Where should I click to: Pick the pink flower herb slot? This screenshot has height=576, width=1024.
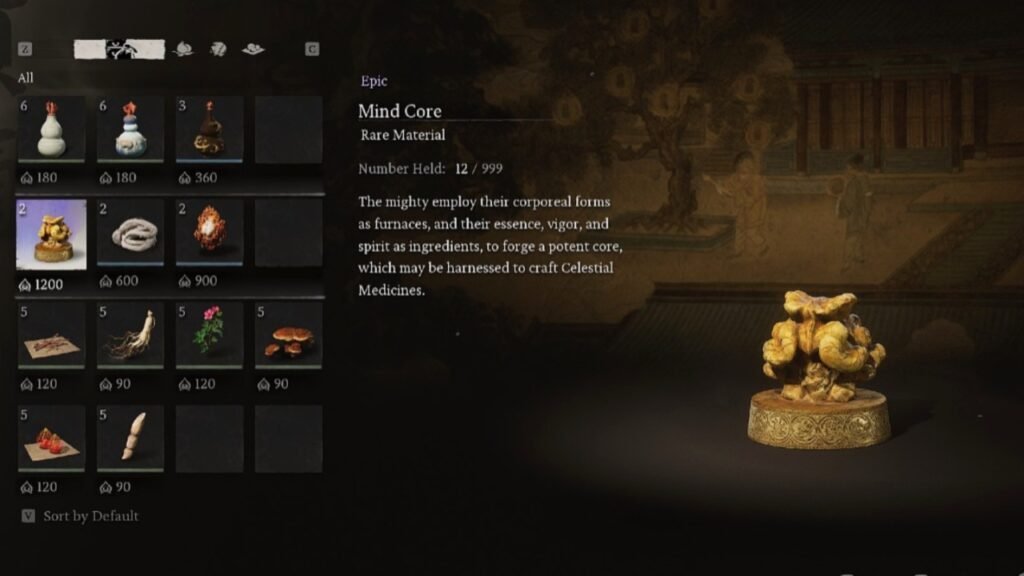pos(209,336)
